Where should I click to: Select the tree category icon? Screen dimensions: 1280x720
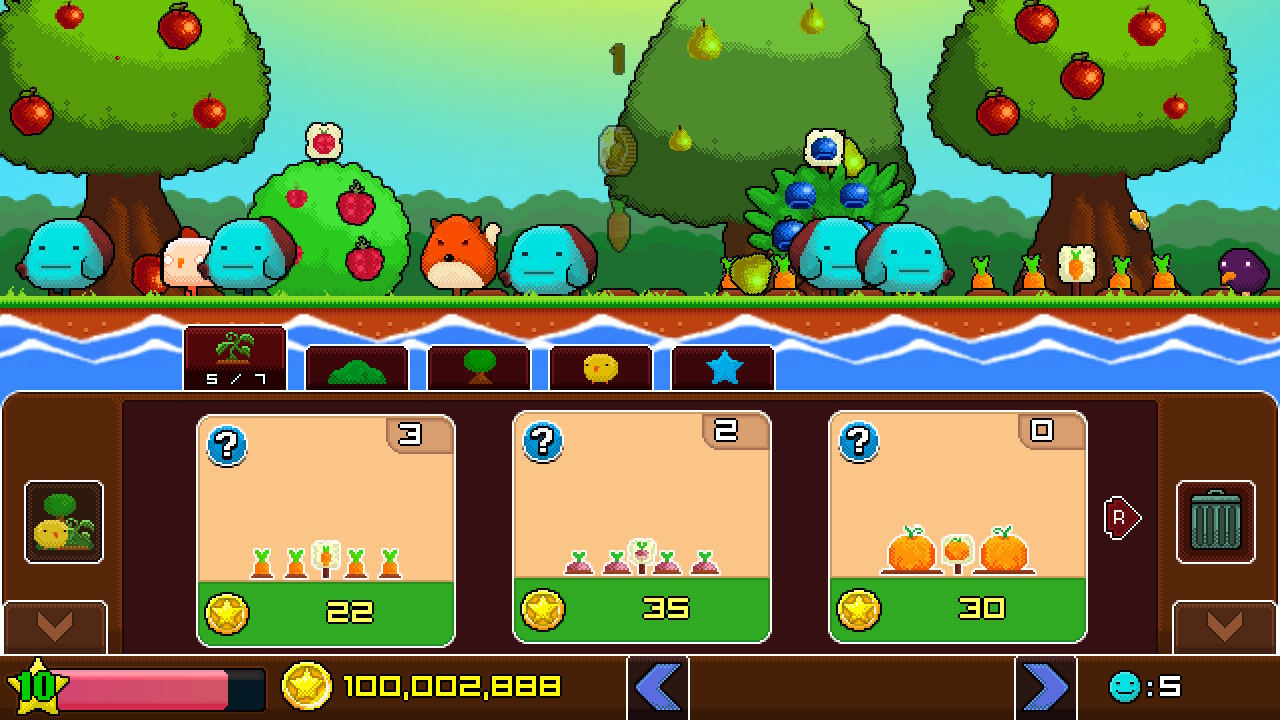(479, 369)
